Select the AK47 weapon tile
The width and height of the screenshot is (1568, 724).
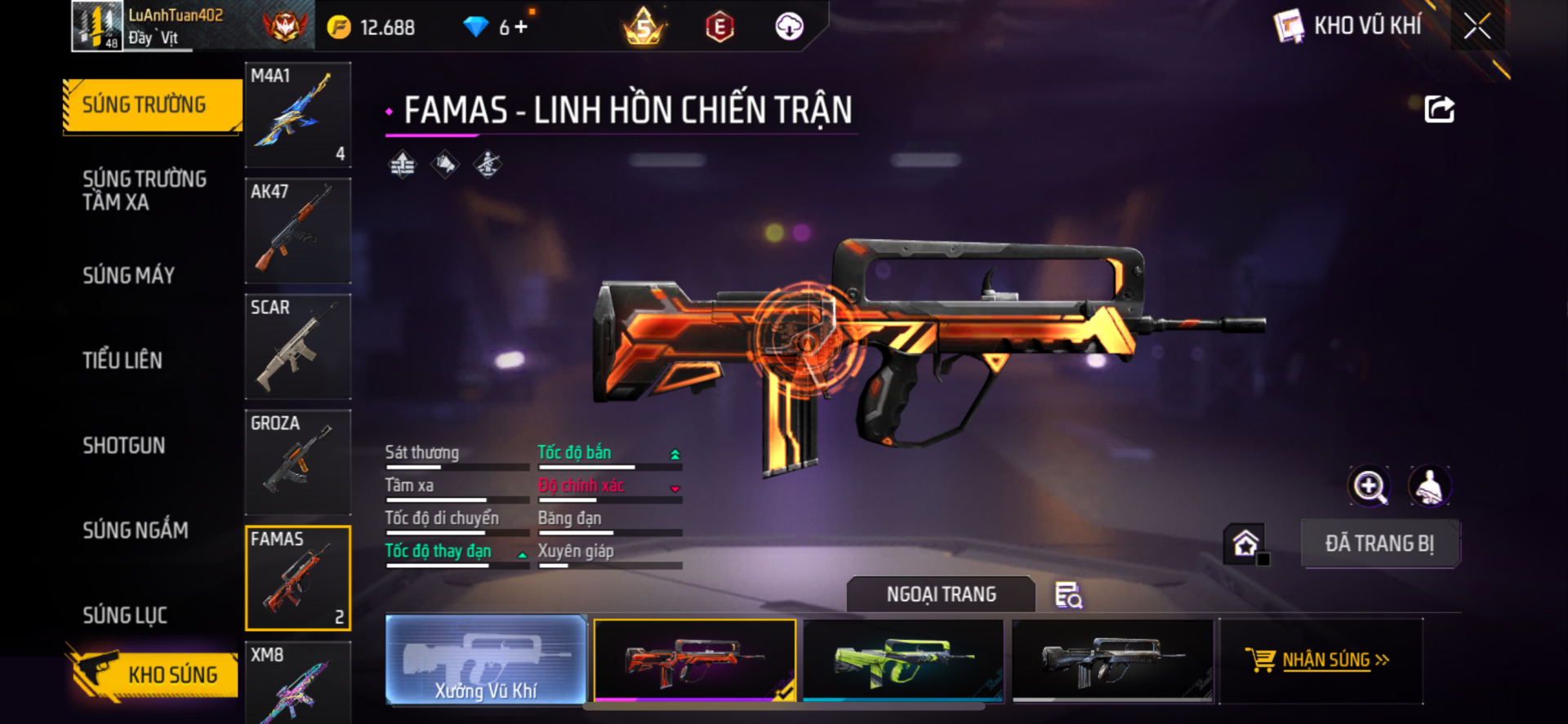click(x=298, y=231)
